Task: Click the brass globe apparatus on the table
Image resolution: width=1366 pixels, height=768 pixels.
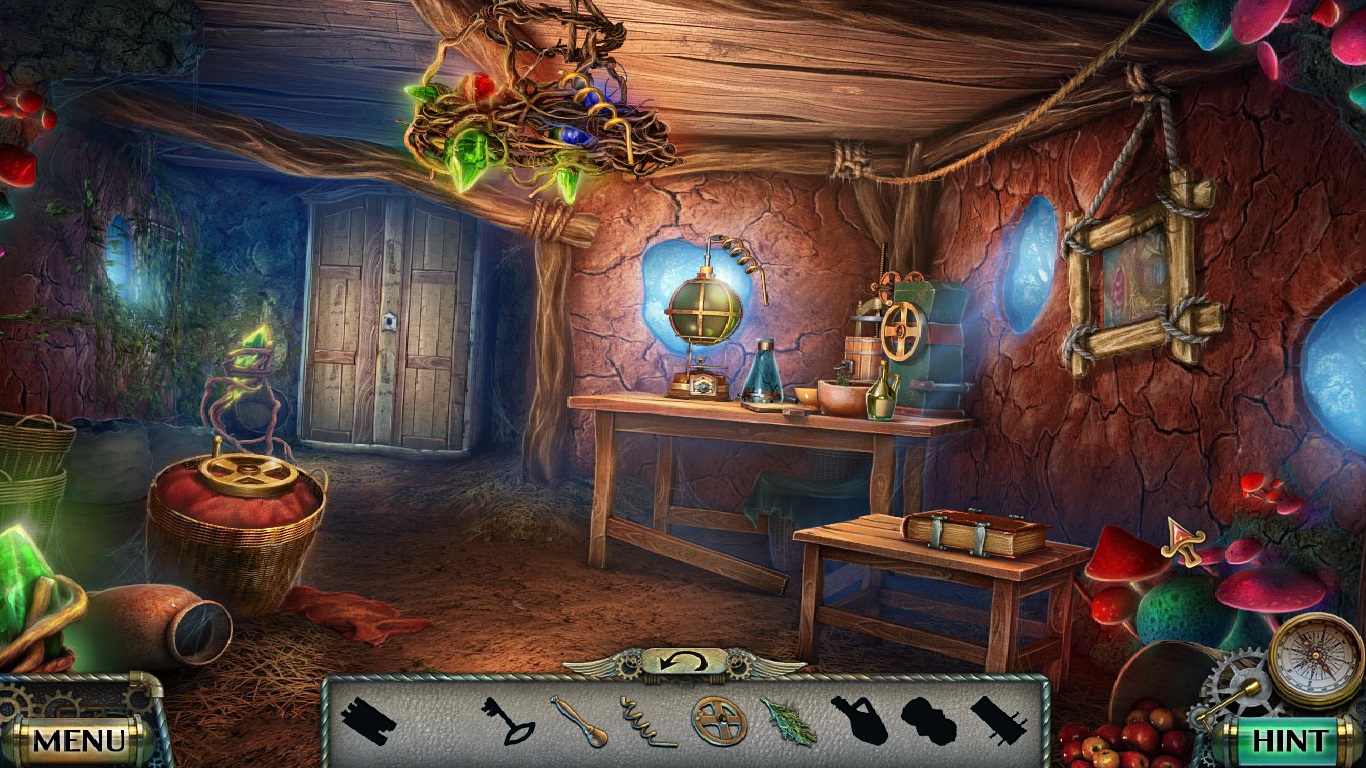Action: (x=706, y=310)
